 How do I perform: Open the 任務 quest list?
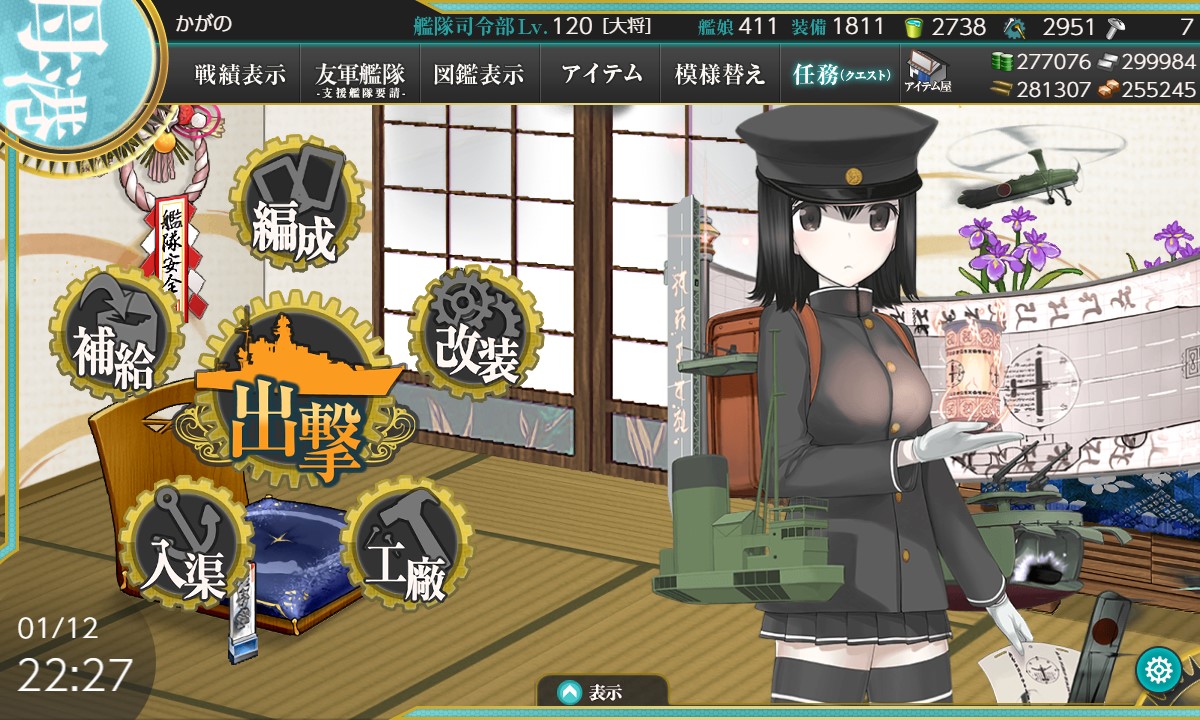point(840,74)
